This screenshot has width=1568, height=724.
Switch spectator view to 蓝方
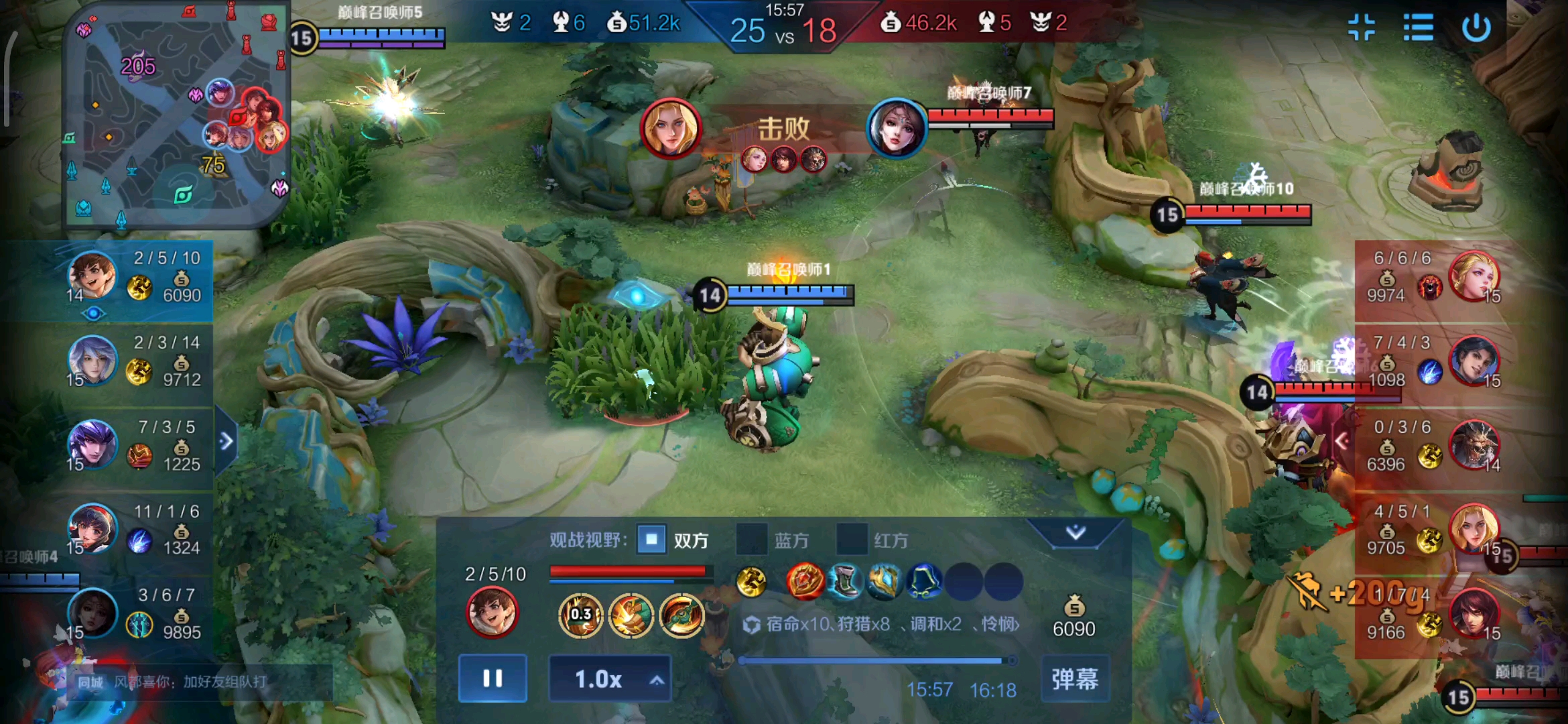(x=752, y=540)
